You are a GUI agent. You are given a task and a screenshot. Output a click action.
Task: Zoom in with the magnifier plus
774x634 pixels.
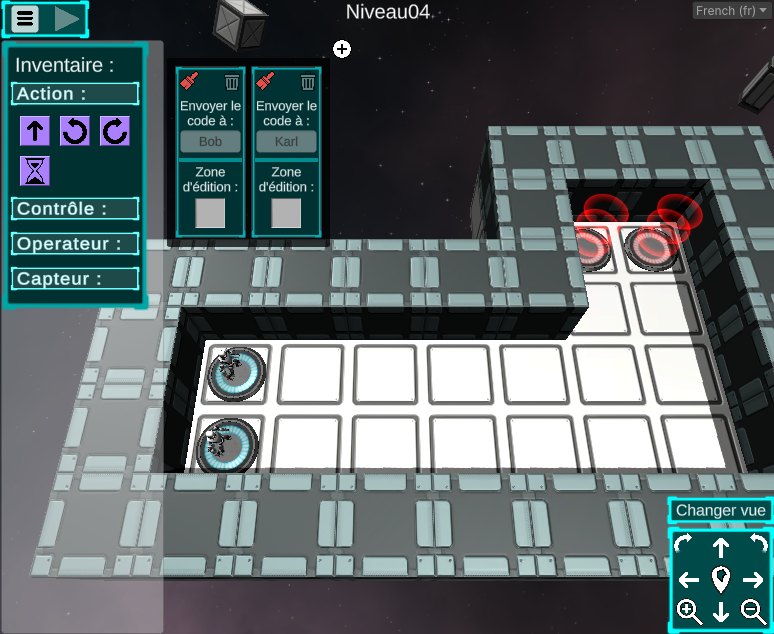(x=689, y=611)
